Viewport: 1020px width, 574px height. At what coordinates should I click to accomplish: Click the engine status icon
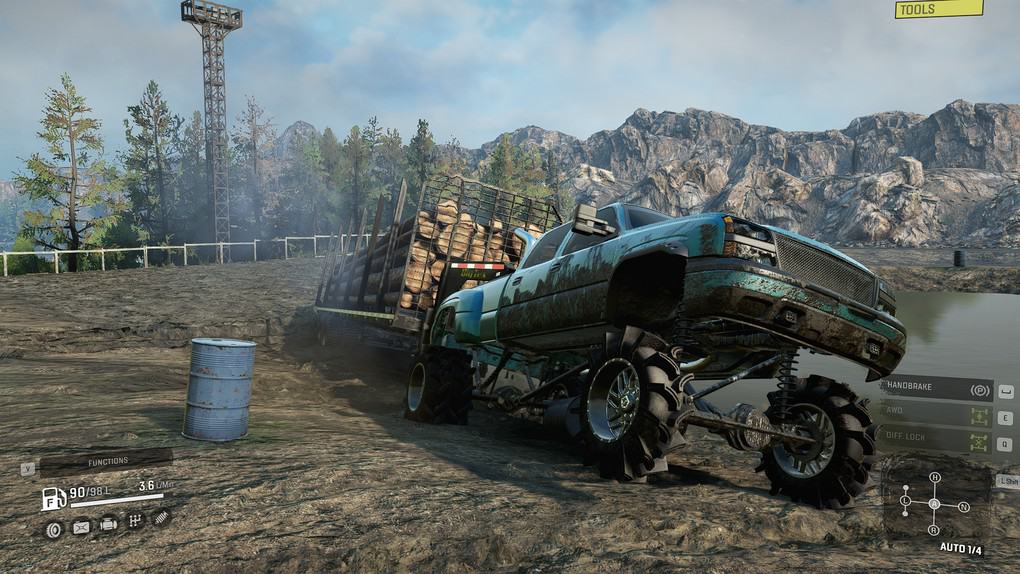pos(108,523)
